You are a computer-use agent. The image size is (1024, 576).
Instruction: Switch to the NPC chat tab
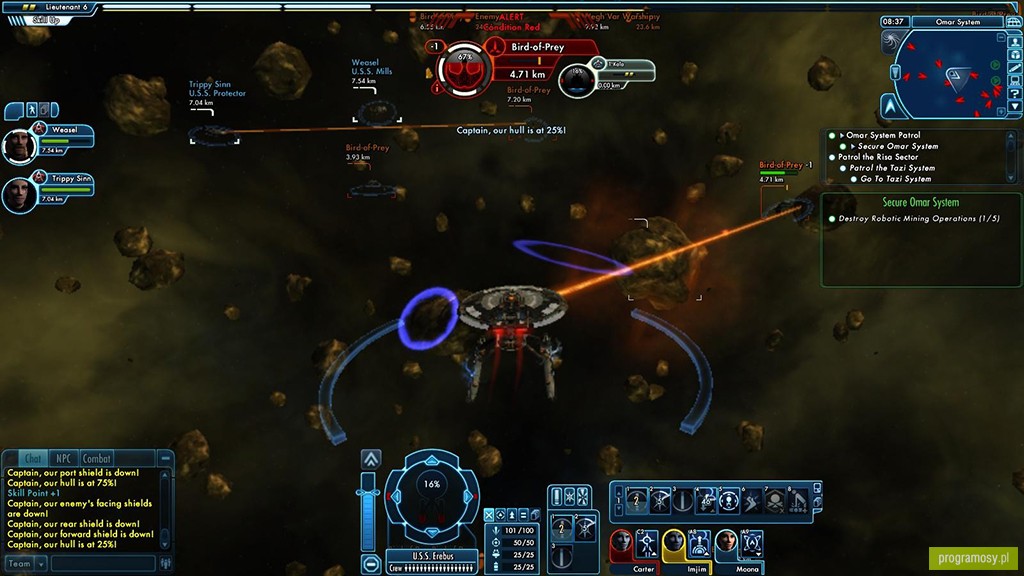point(65,458)
